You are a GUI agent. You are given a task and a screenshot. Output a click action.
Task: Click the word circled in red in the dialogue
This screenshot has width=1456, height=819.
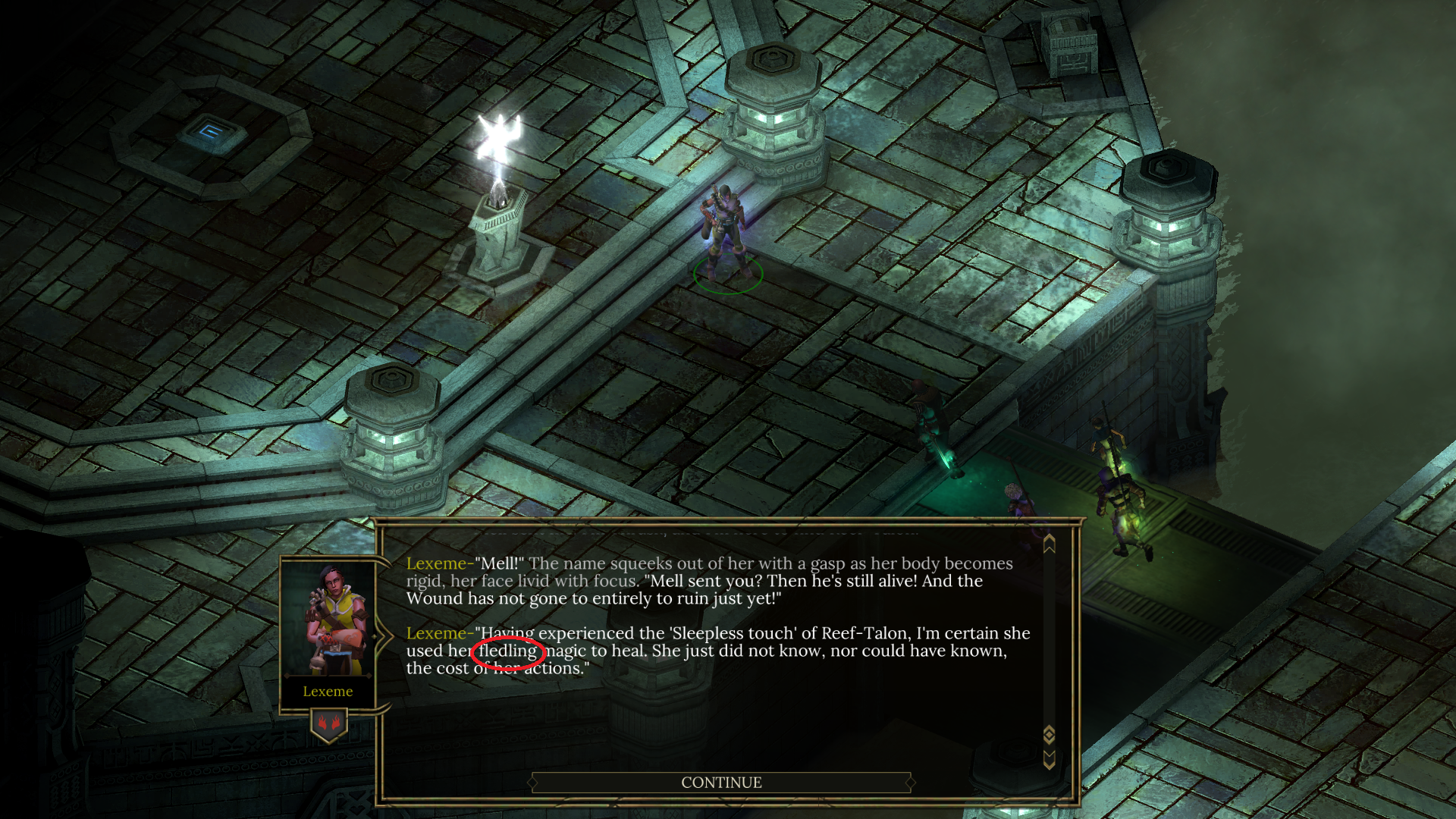click(x=507, y=653)
